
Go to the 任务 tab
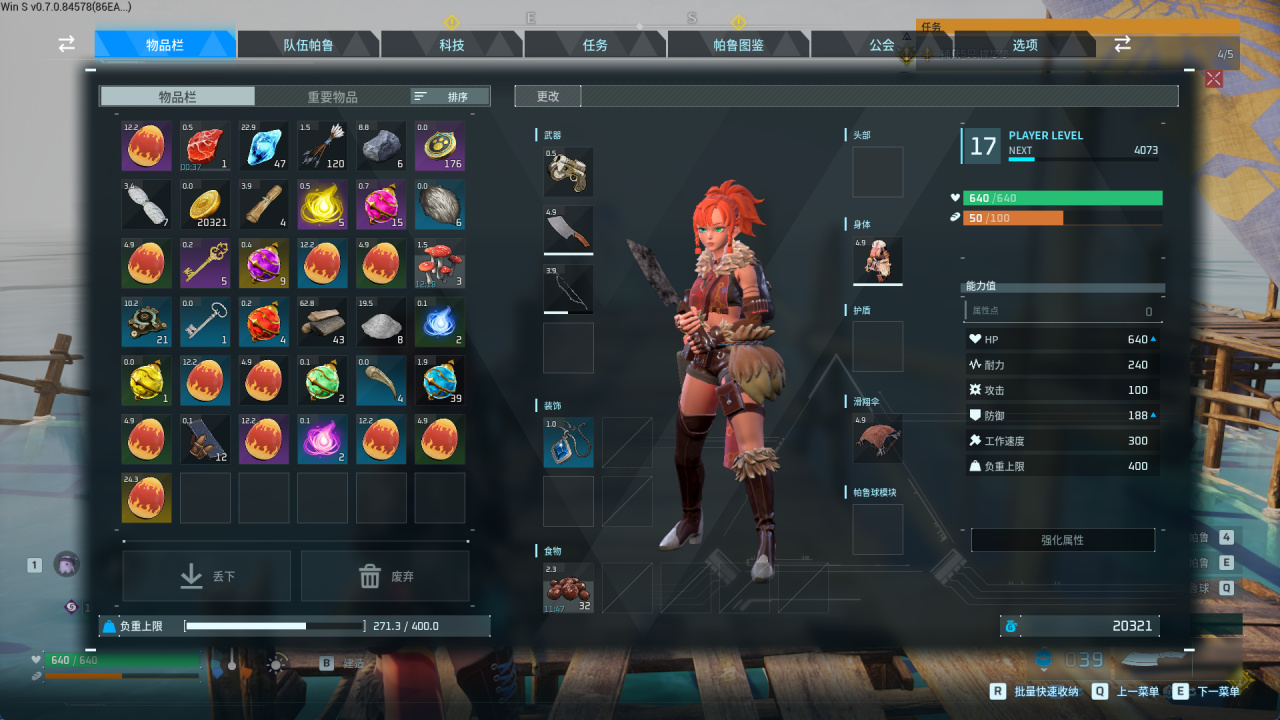coord(595,45)
